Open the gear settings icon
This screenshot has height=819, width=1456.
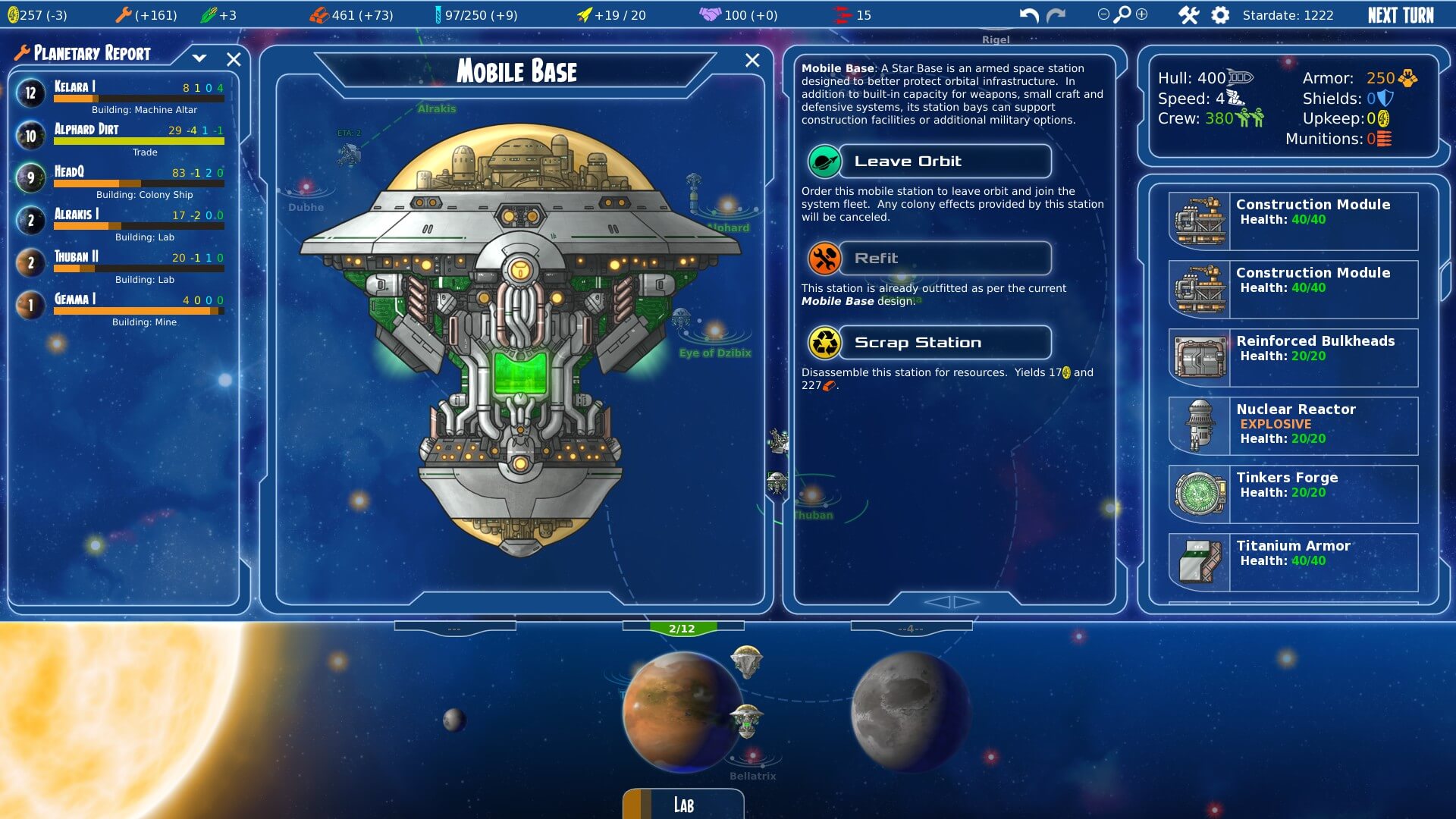(x=1220, y=15)
